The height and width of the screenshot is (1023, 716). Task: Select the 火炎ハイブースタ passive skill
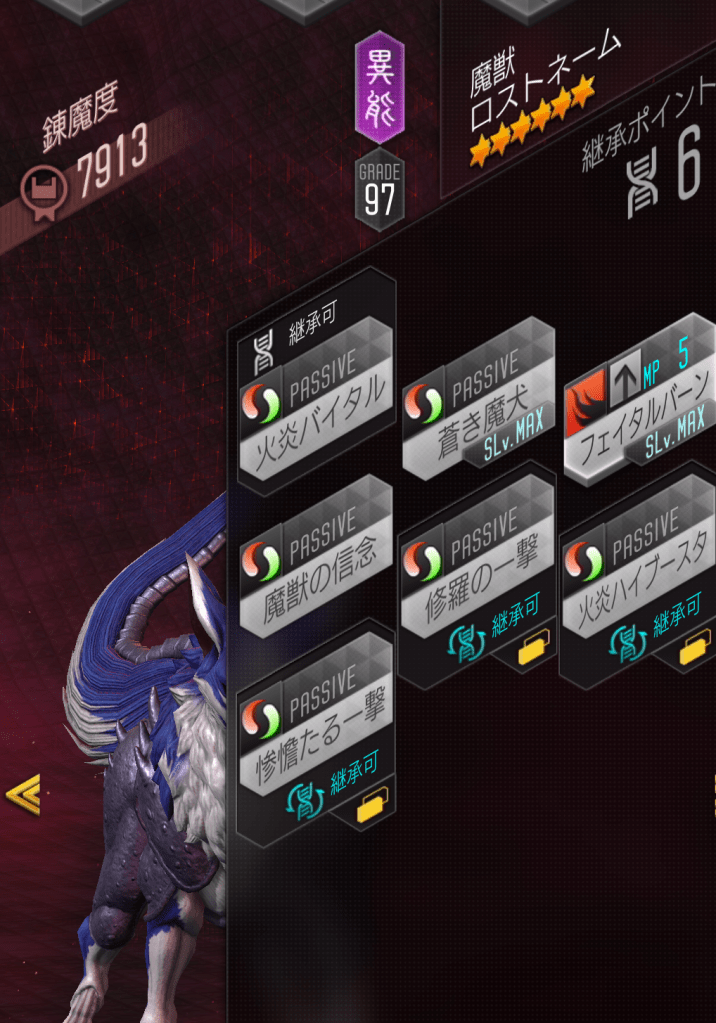[x=638, y=576]
